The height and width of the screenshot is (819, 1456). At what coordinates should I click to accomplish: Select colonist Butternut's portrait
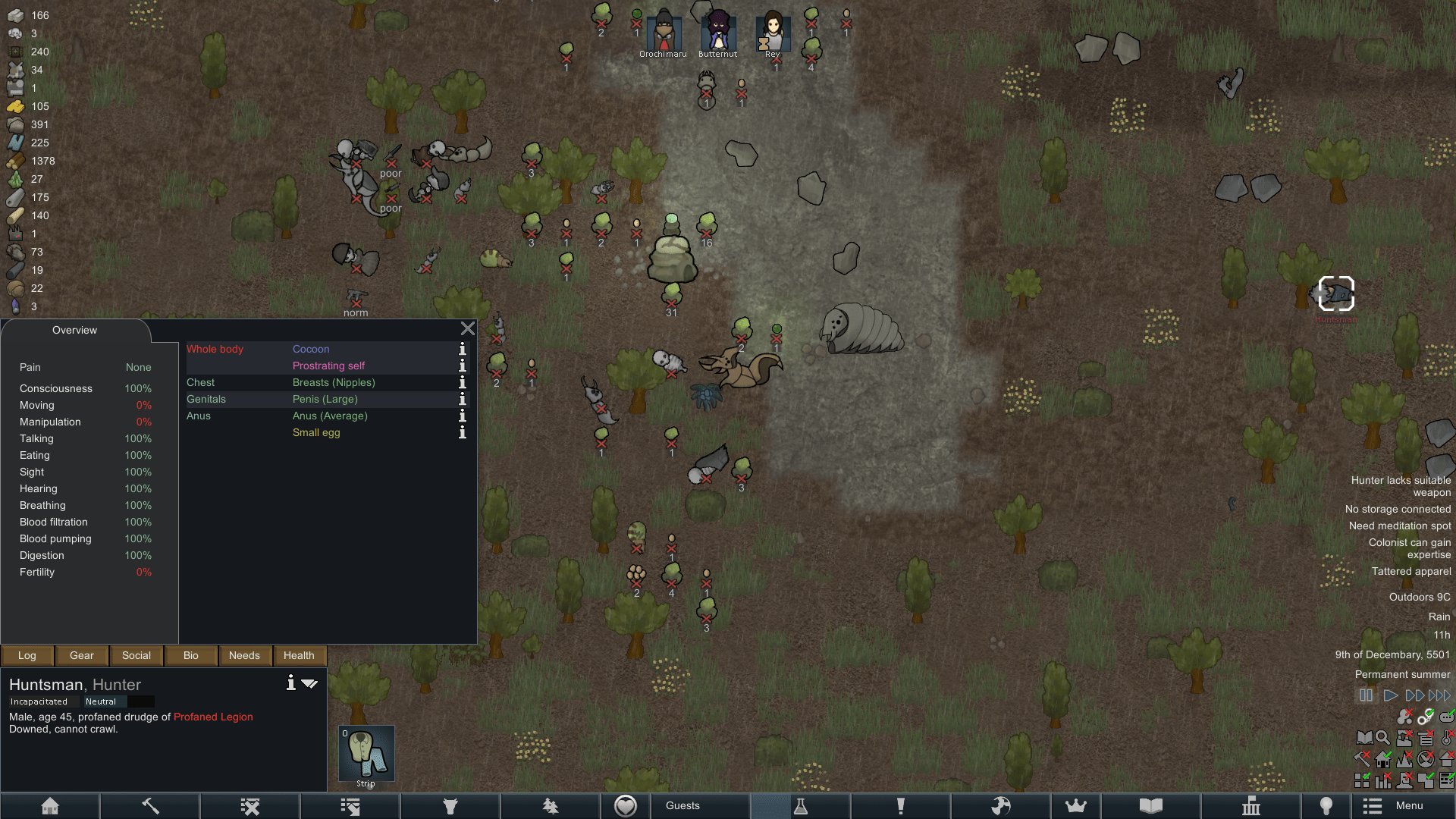point(717,32)
